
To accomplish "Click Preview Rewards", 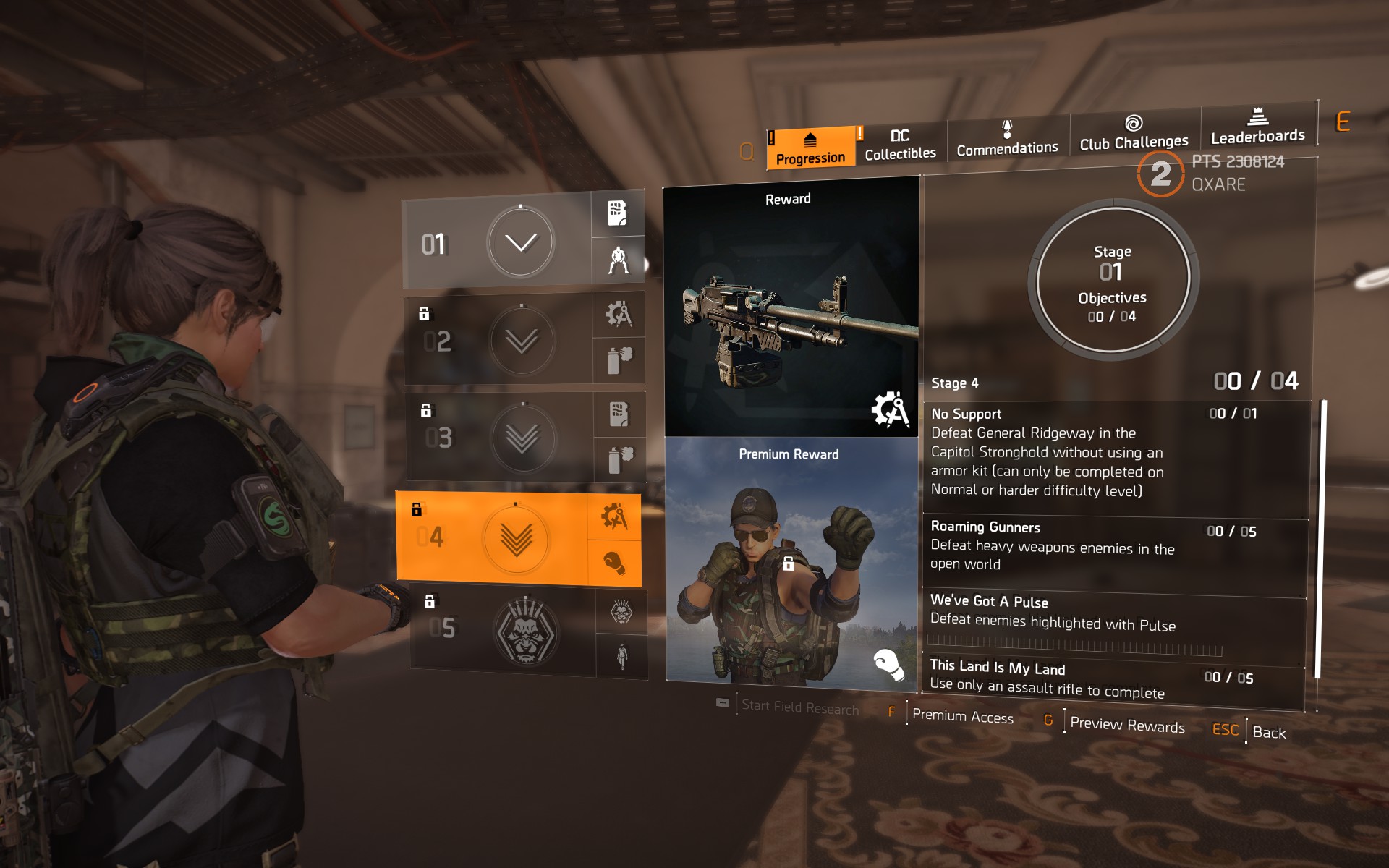I will (x=1127, y=724).
